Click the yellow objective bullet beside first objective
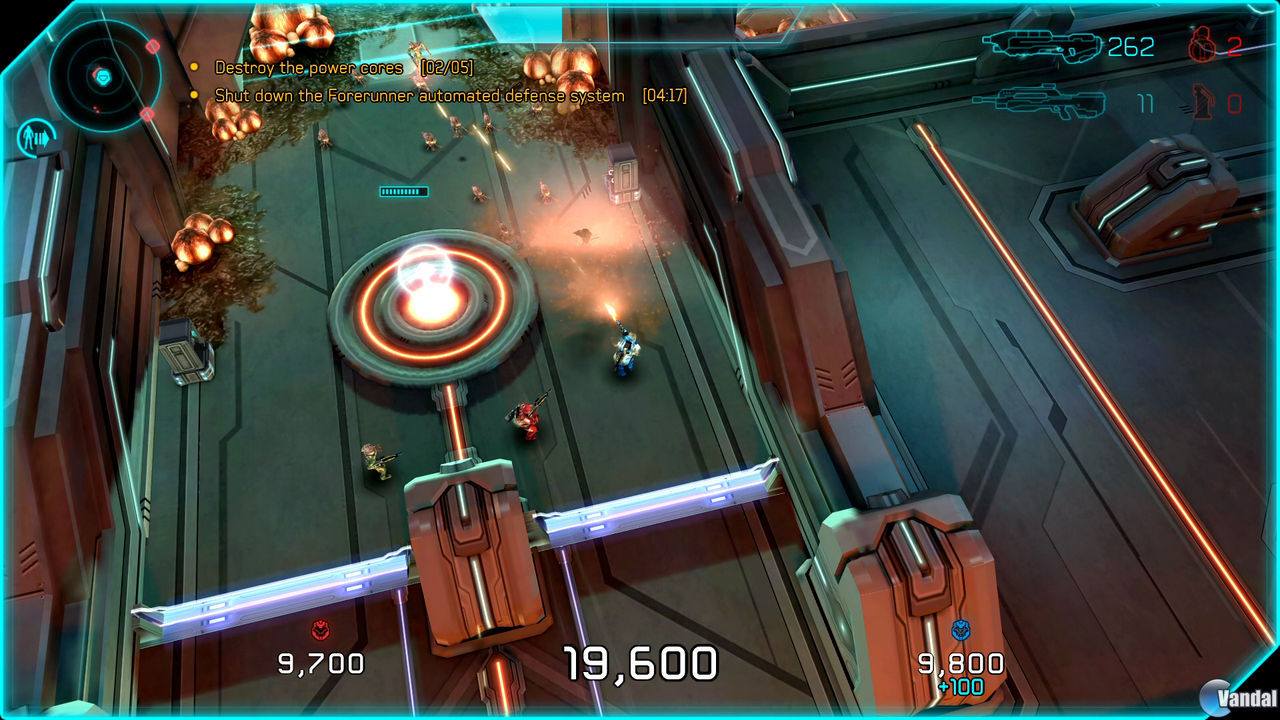 coord(194,66)
